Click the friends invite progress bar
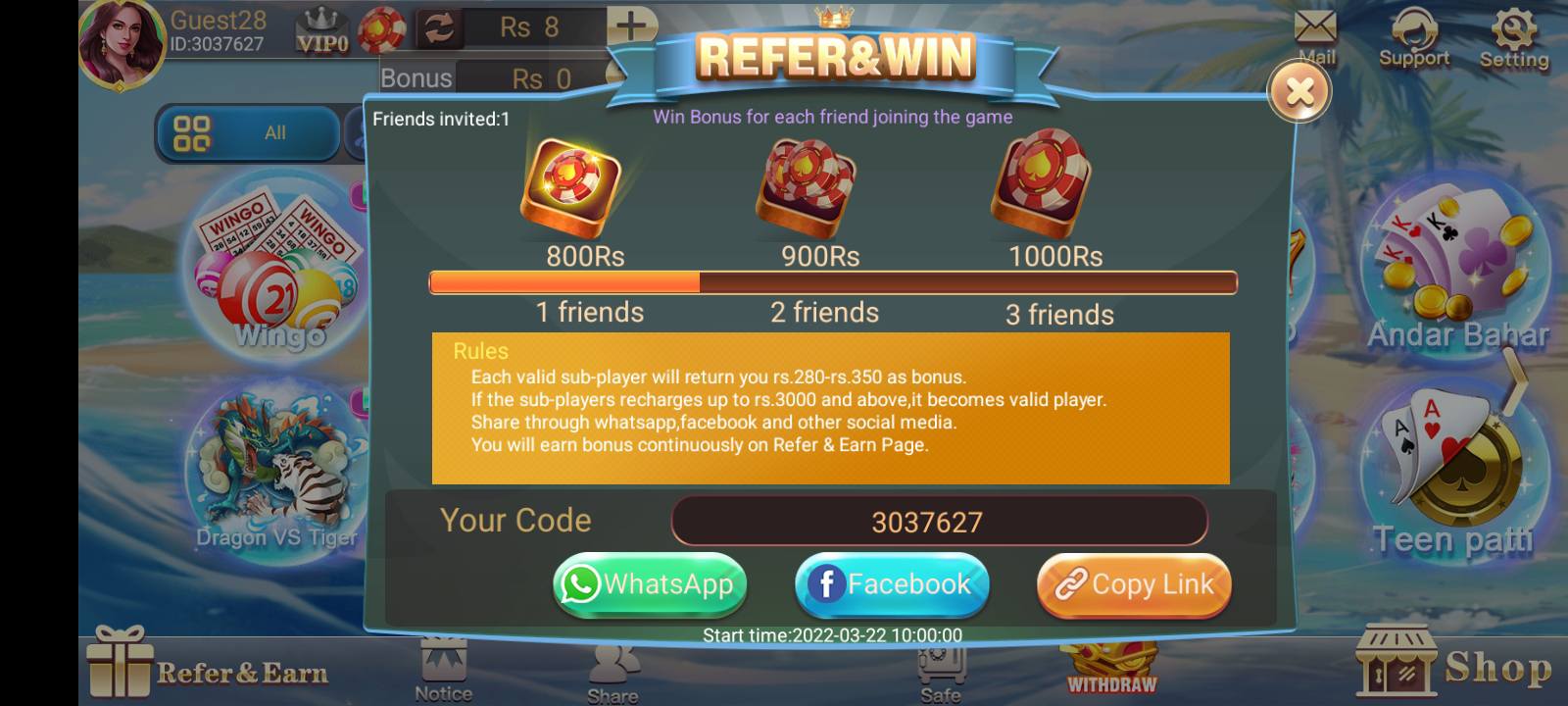The width and height of the screenshot is (1568, 706). coord(832,282)
